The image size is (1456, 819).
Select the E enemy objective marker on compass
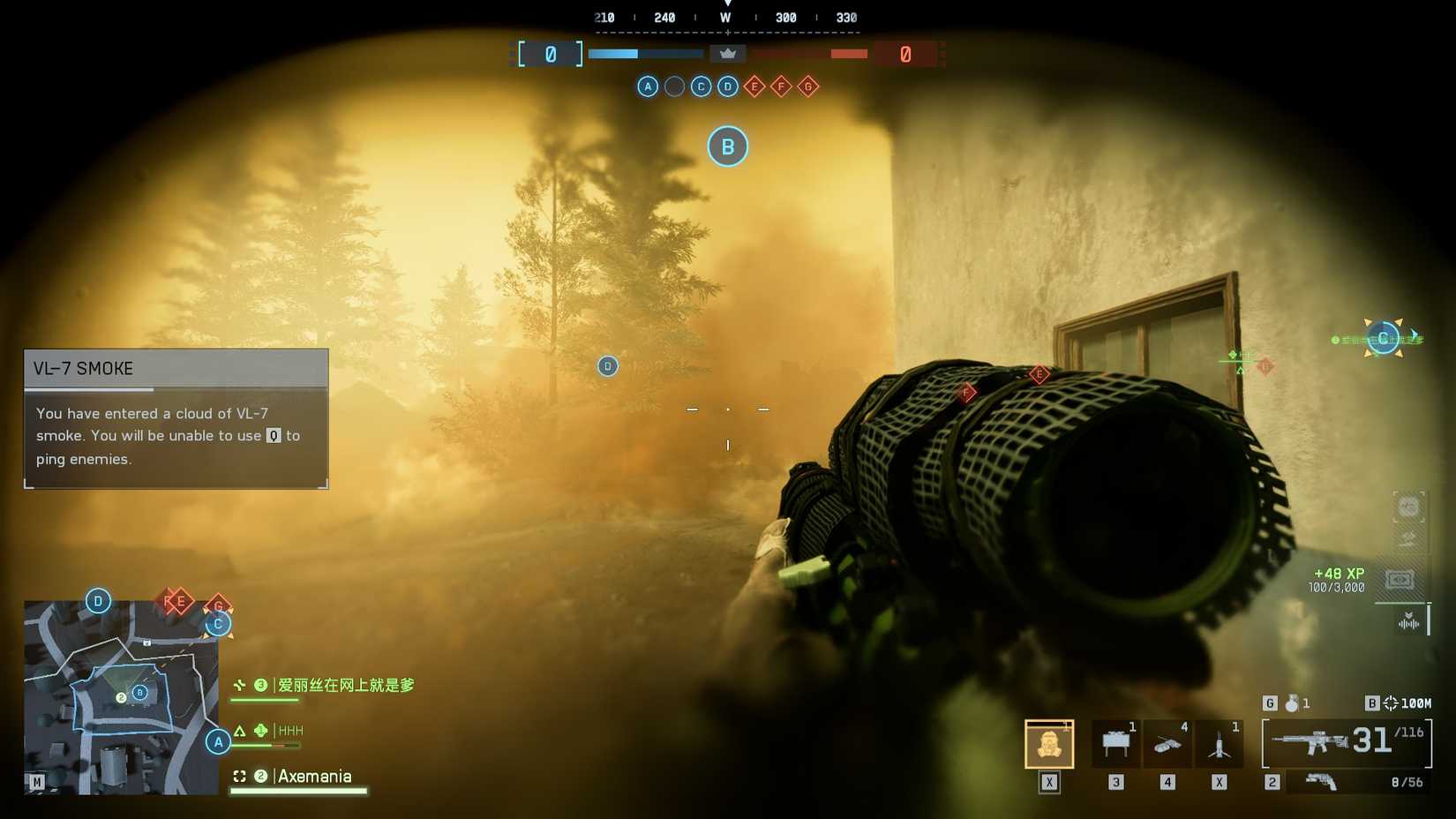[754, 86]
